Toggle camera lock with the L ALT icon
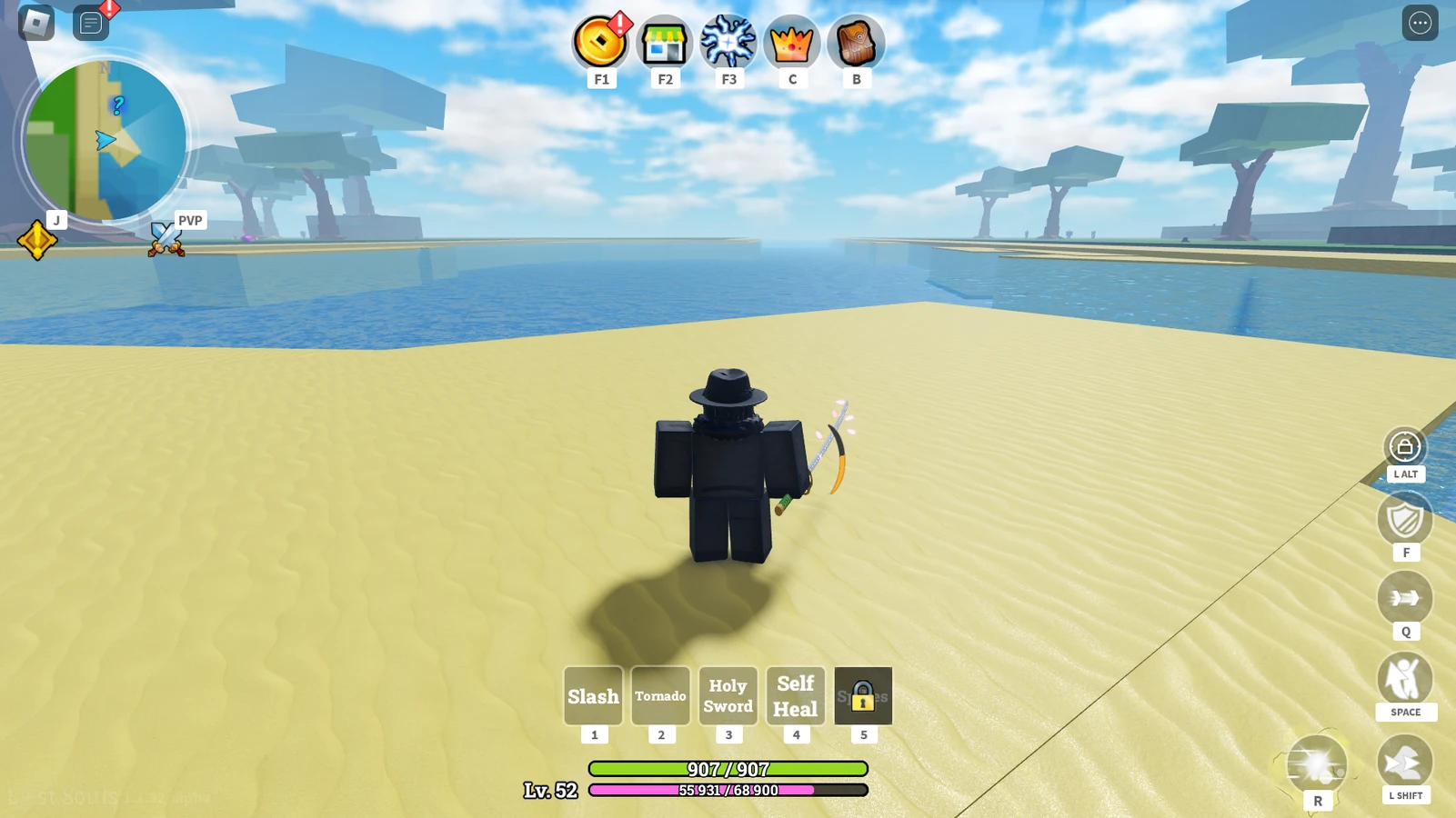 click(x=1405, y=445)
